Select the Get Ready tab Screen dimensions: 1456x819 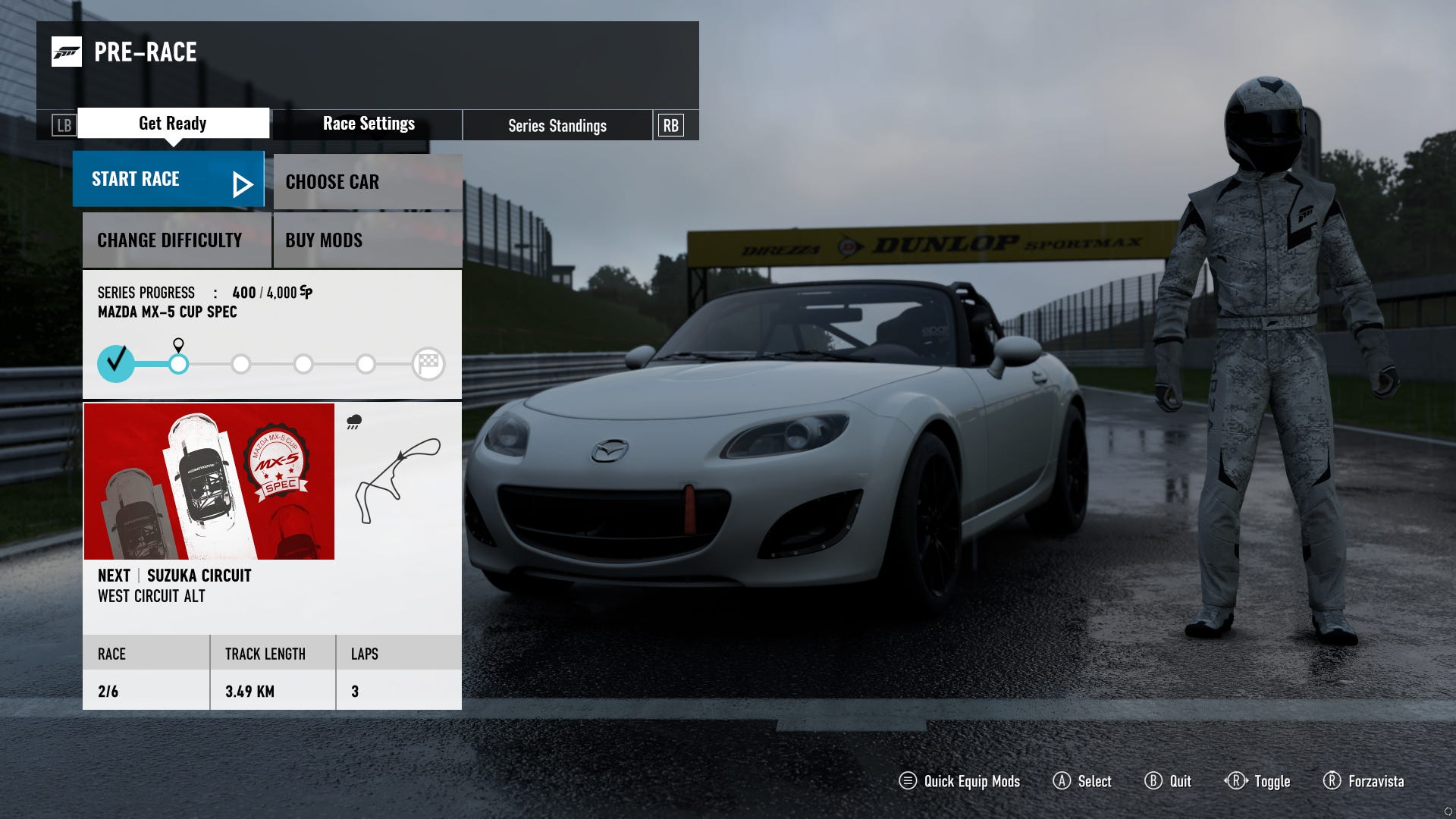(x=173, y=124)
